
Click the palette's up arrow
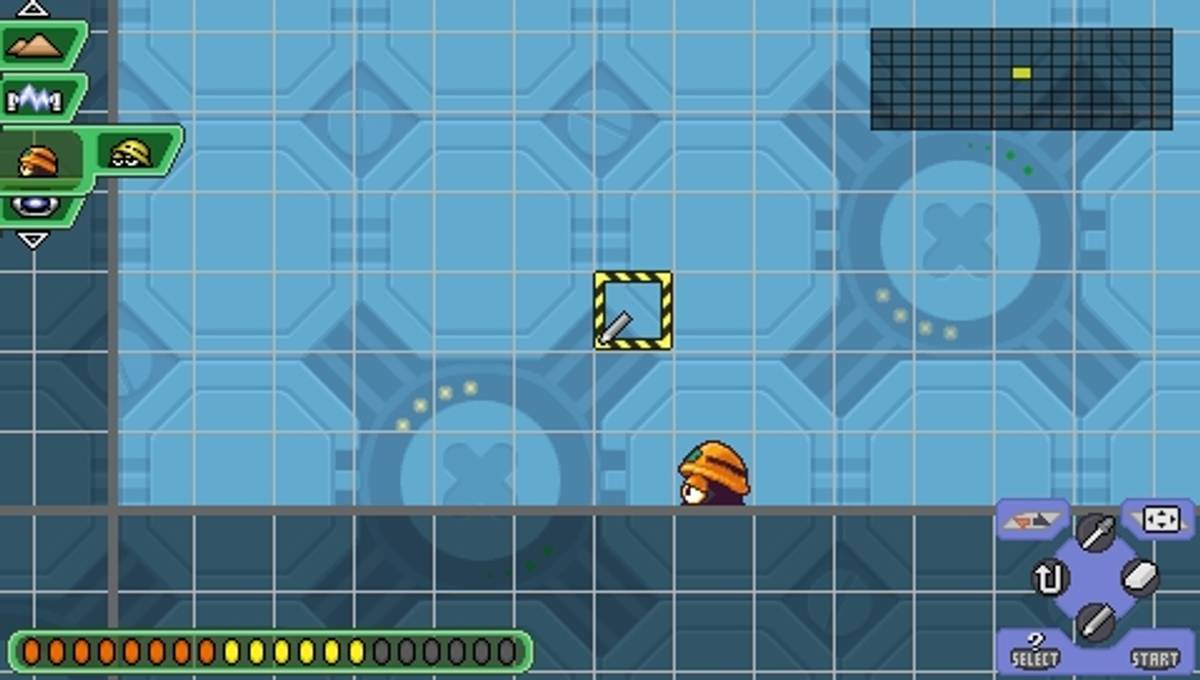point(33,9)
